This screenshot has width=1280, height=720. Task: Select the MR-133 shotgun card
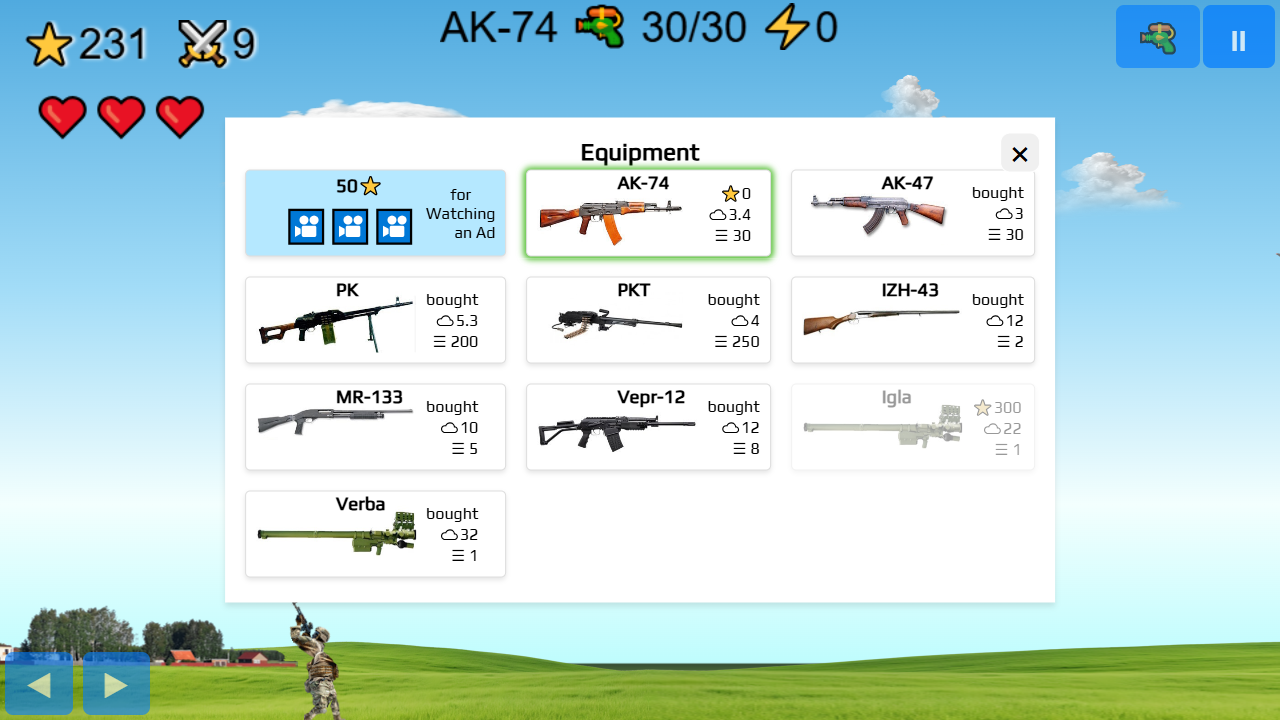[375, 427]
